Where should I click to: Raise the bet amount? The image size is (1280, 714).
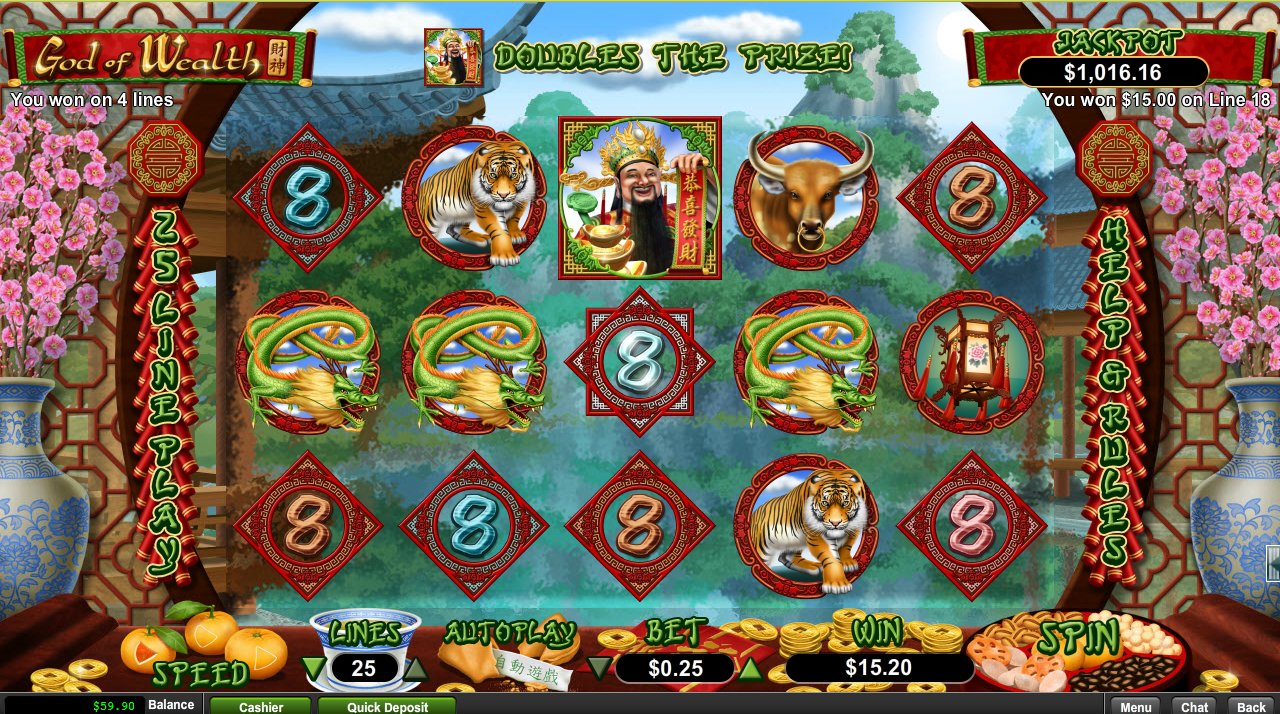click(750, 667)
